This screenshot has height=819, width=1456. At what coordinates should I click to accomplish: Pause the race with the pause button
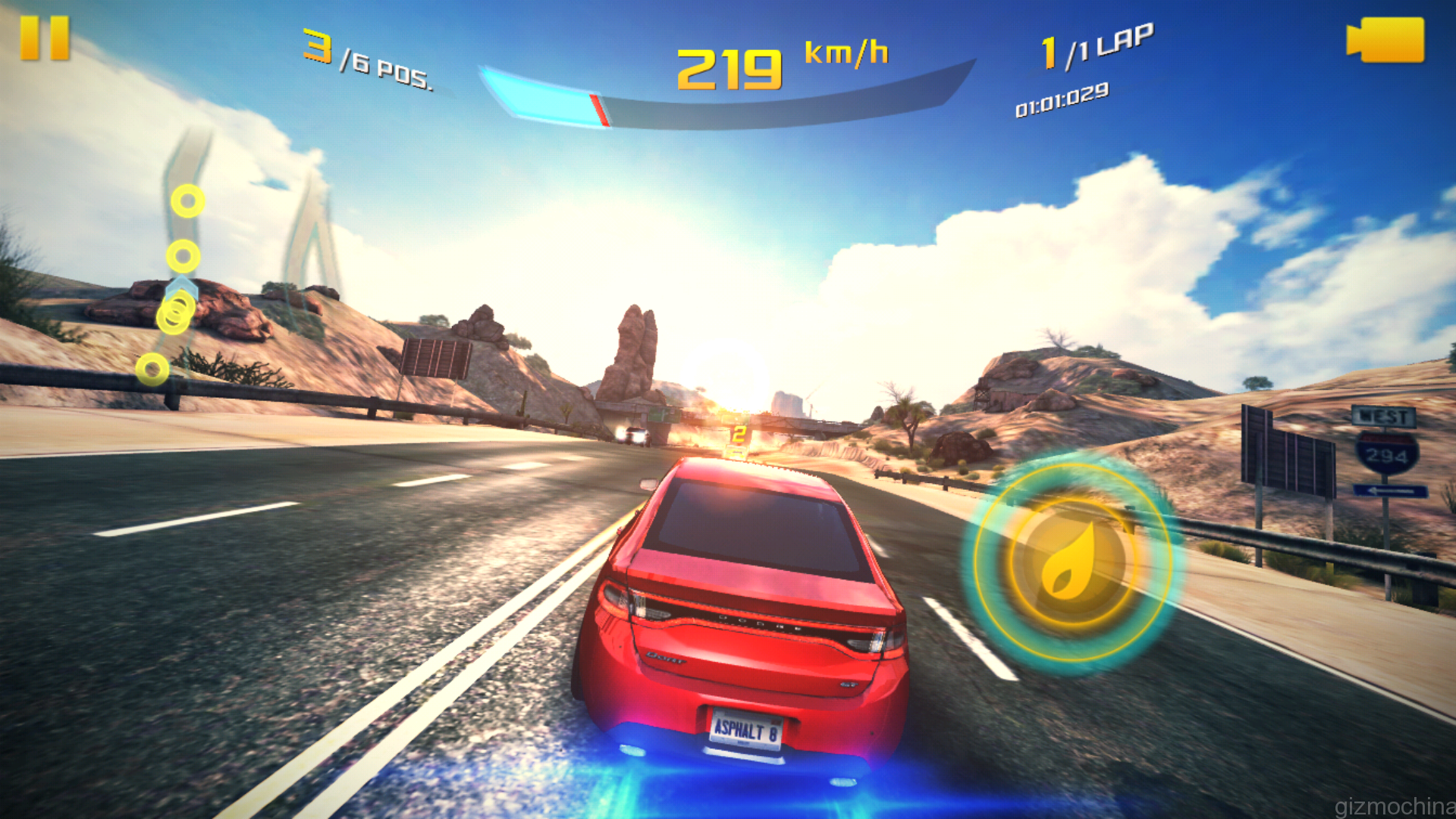coord(45,39)
